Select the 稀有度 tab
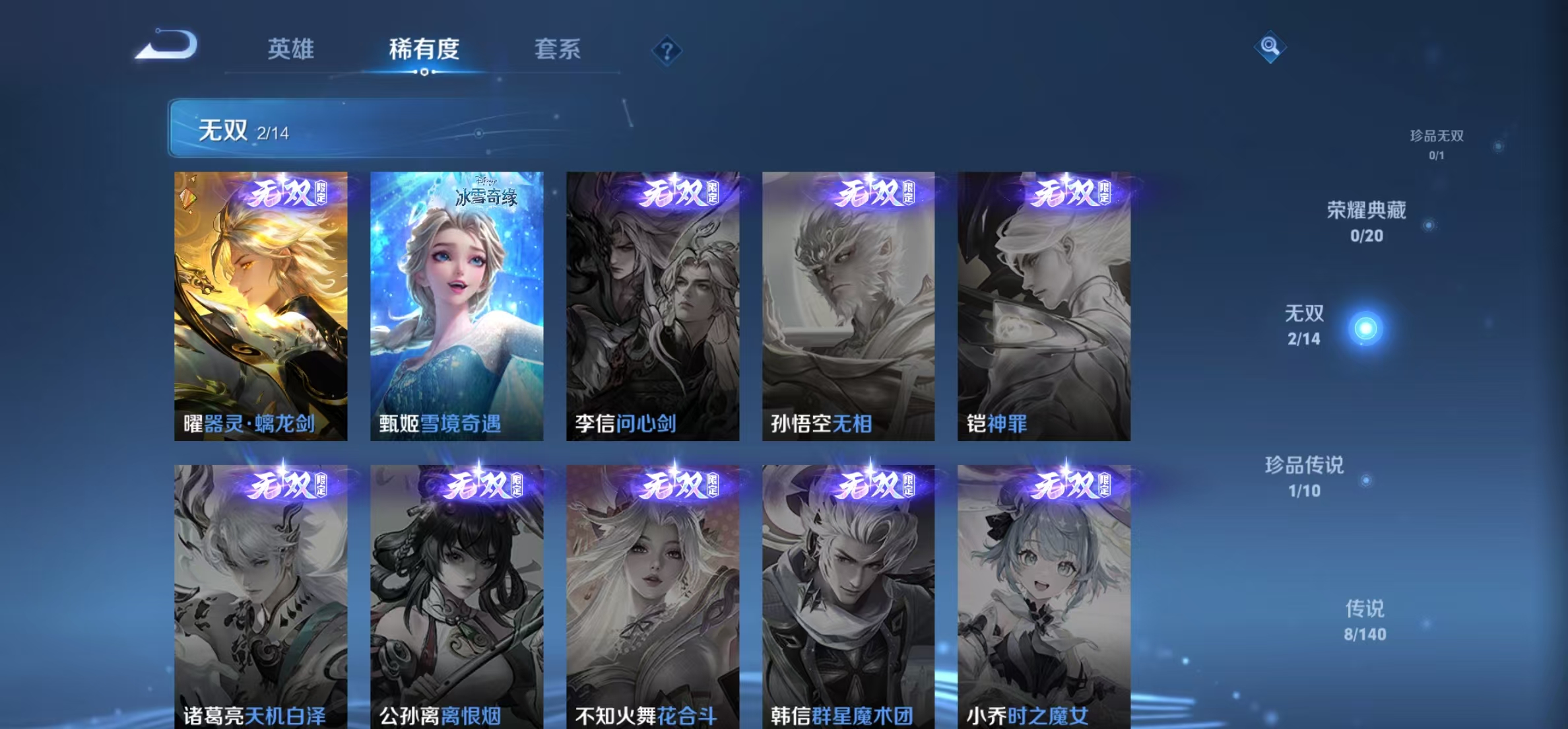Viewport: 1568px width, 729px height. [424, 49]
